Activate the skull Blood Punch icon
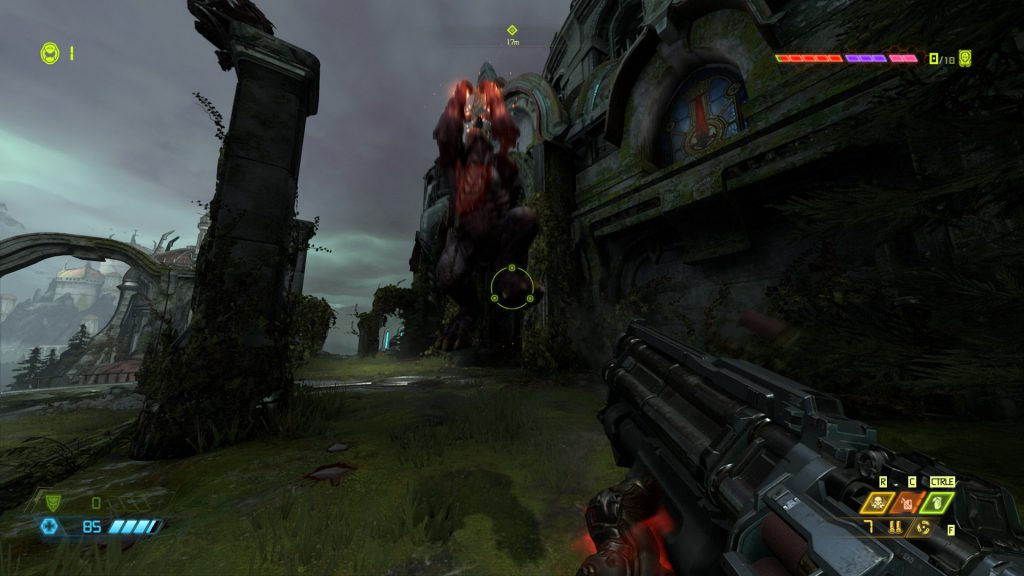This screenshot has width=1024, height=576. click(x=879, y=503)
